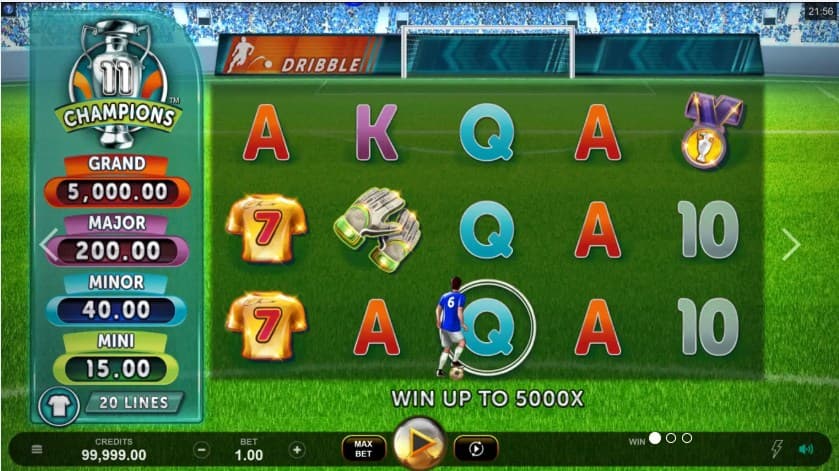
Task: Open the autoplay options
Action: pyautogui.click(x=475, y=449)
